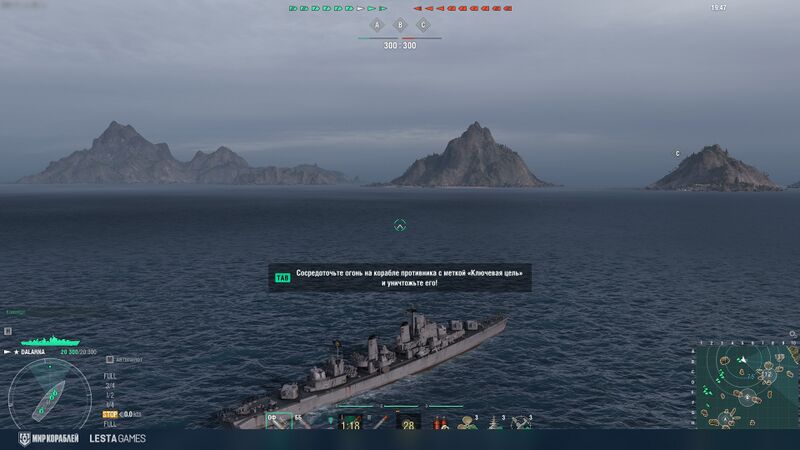Toggle the autopilot checkbox
Screen dimensions: 800x450
click(112, 360)
